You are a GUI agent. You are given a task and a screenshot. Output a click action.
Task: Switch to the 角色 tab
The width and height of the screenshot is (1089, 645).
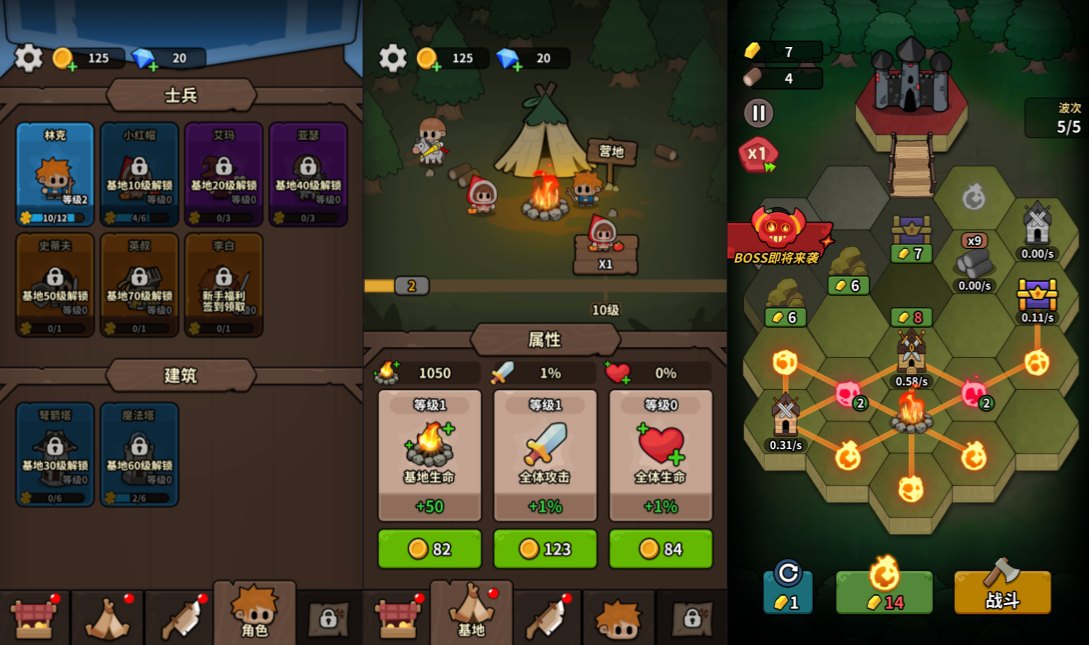(254, 612)
